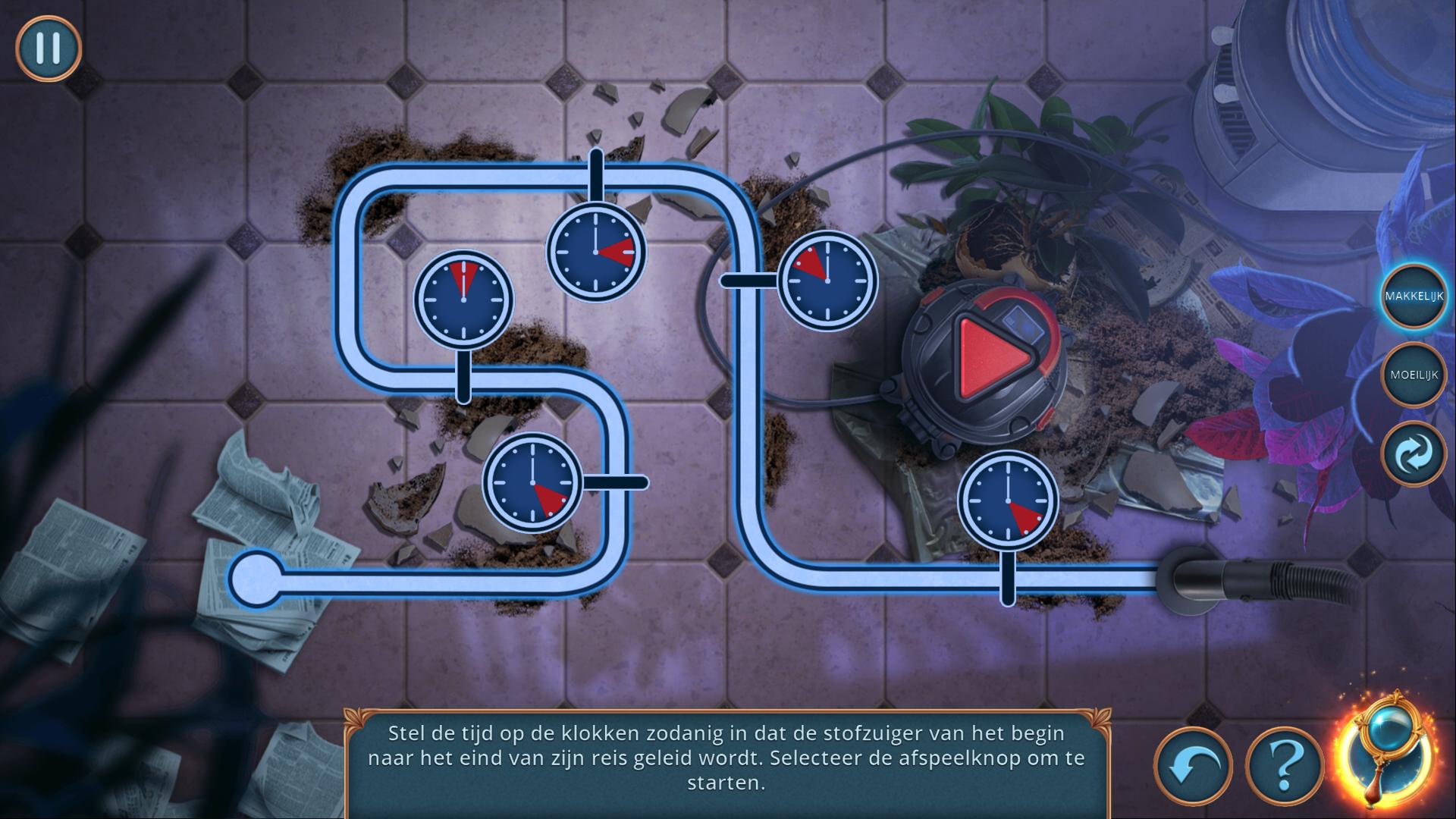Pause the game
Image resolution: width=1456 pixels, height=819 pixels.
click(48, 47)
